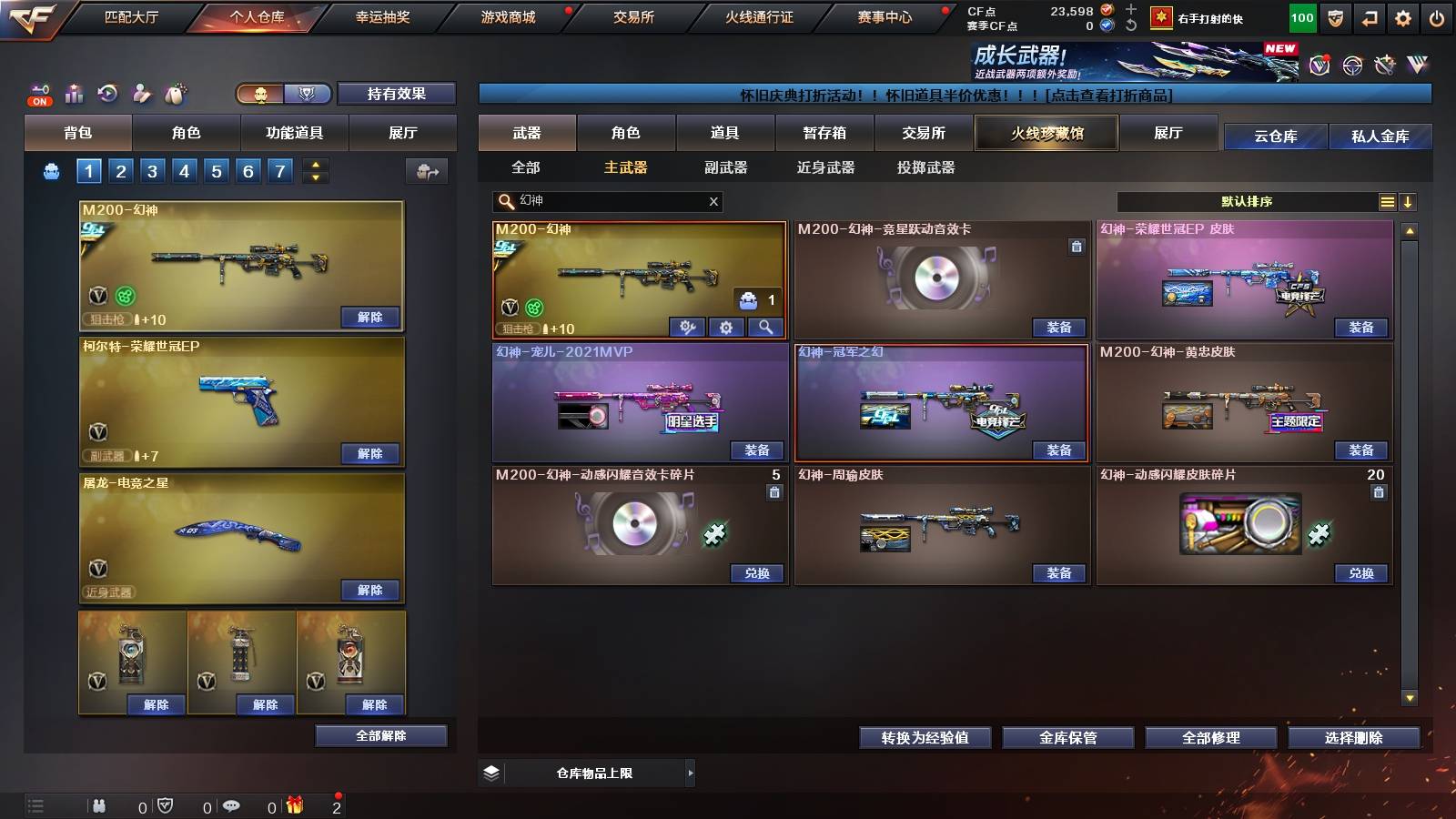Click the down arrow next to the sort list icon
The image size is (1456, 819).
pos(1409,201)
